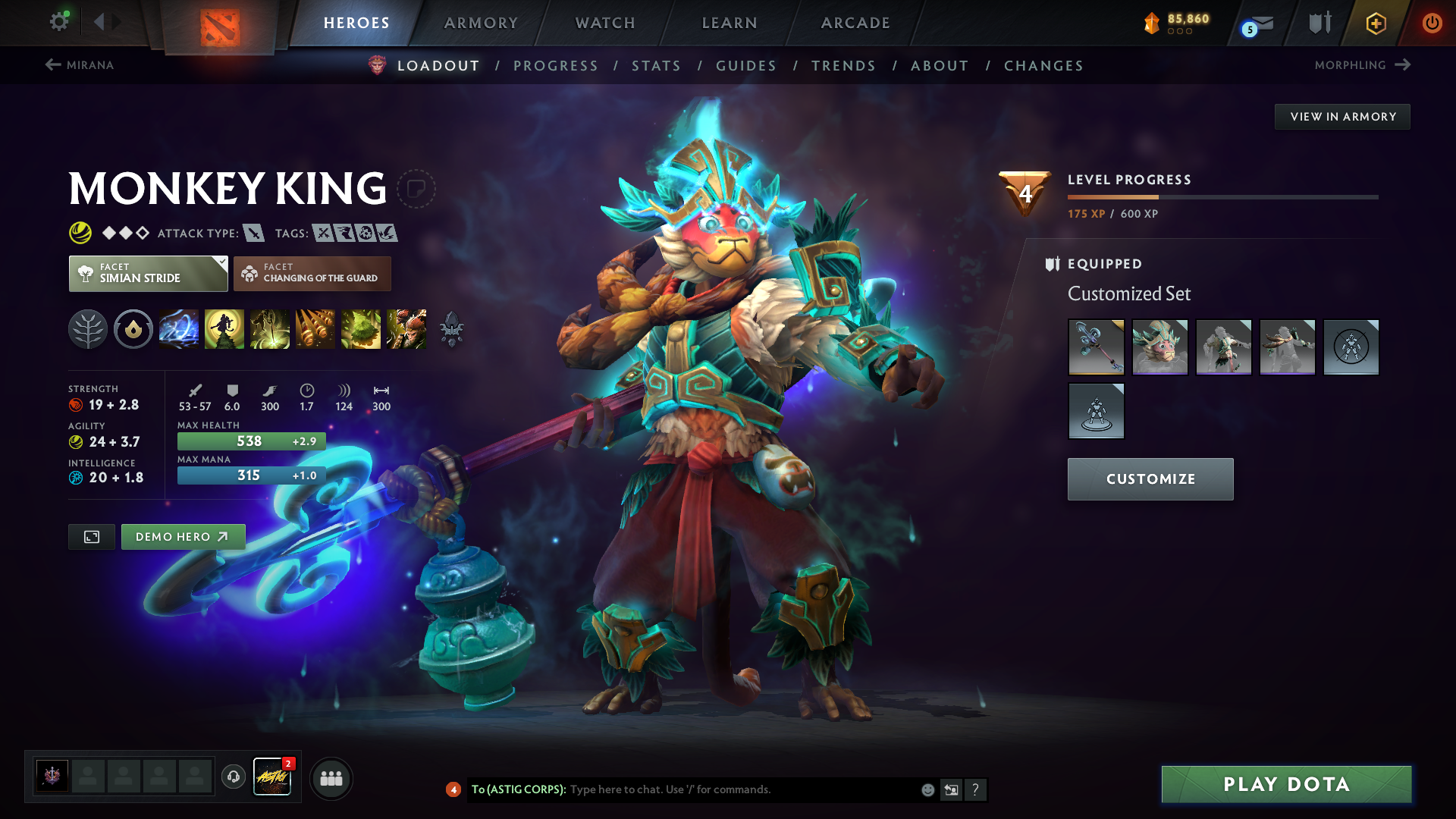Screen dimensions: 1456x819
Task: Open the settings gear menu
Action: (59, 22)
